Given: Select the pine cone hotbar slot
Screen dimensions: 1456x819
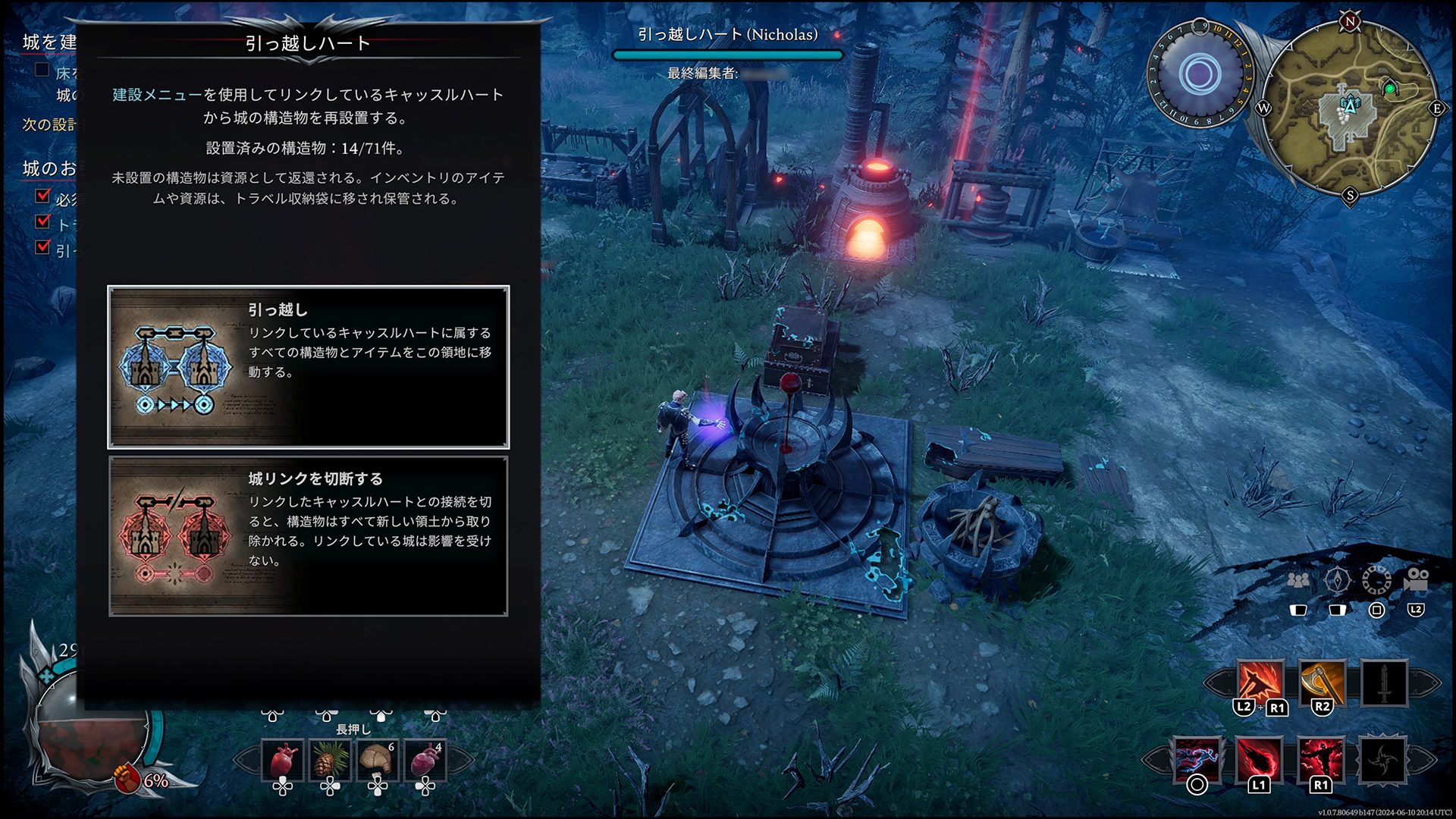Looking at the screenshot, I should coord(330,760).
